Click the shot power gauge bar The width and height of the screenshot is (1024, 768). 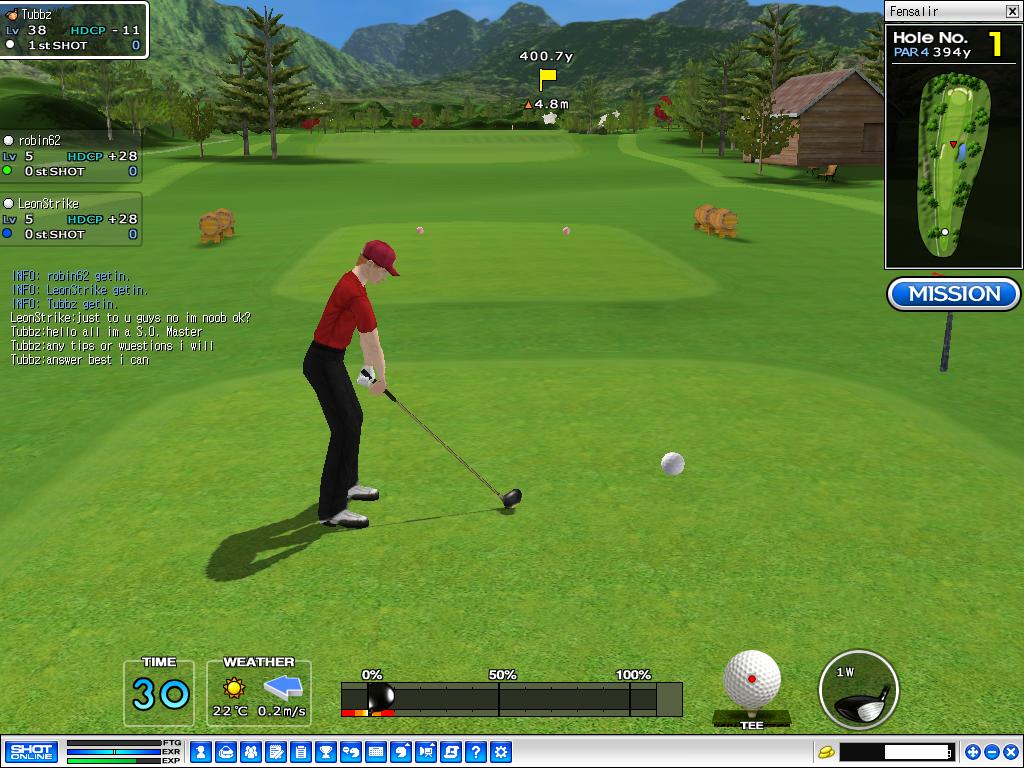[x=511, y=699]
